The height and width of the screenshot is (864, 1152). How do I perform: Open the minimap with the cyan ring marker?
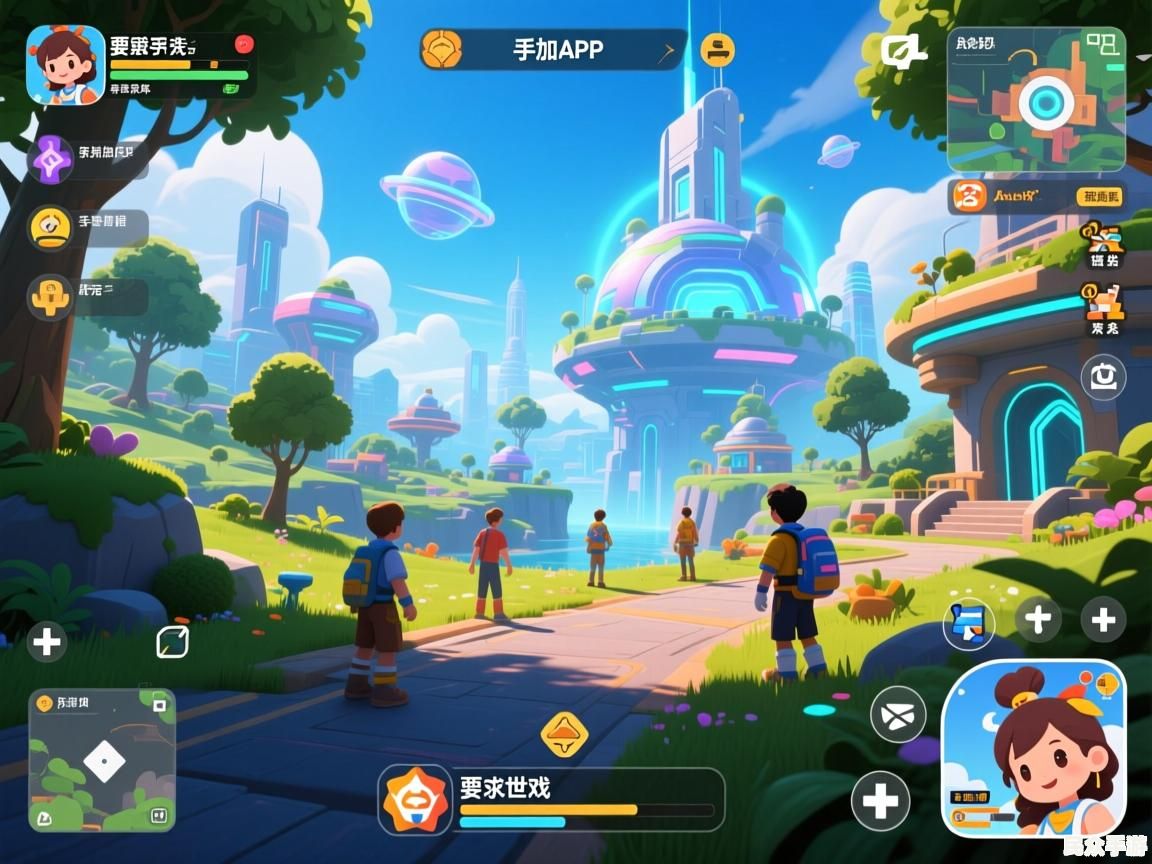point(1036,100)
